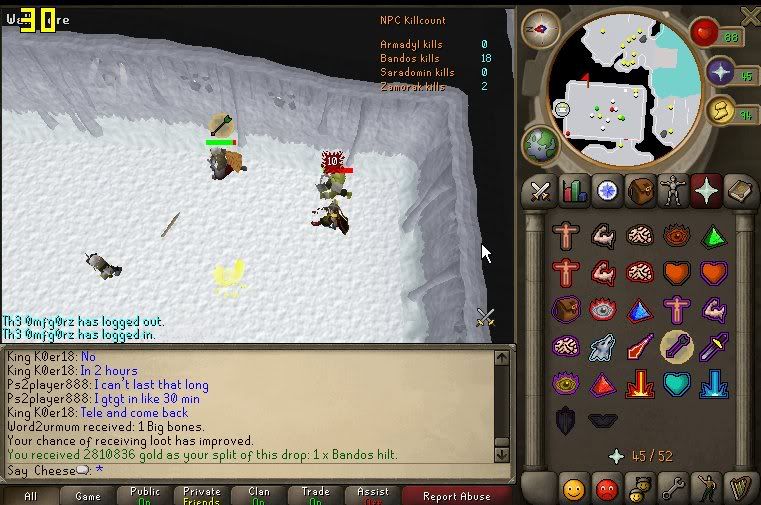This screenshot has width=761, height=505.
Task: Switch to the Stats tab
Action: pyautogui.click(x=573, y=190)
